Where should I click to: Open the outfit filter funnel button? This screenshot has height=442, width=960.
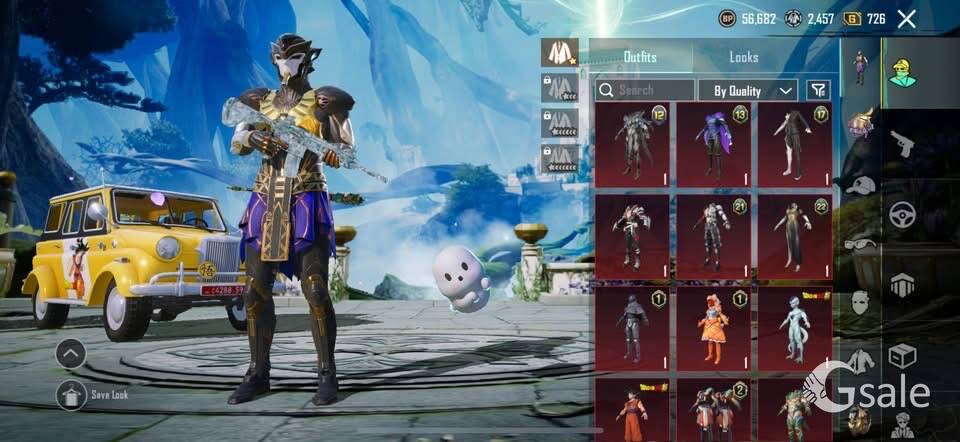tap(819, 90)
